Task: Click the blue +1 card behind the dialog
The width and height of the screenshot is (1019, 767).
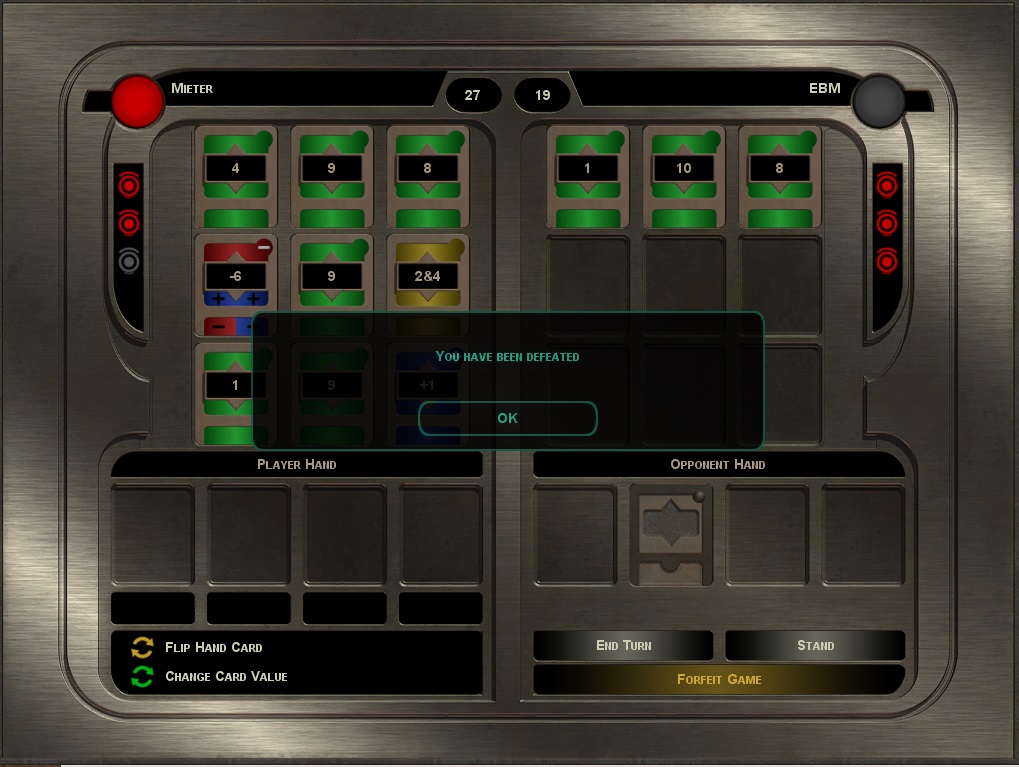Action: tap(428, 384)
